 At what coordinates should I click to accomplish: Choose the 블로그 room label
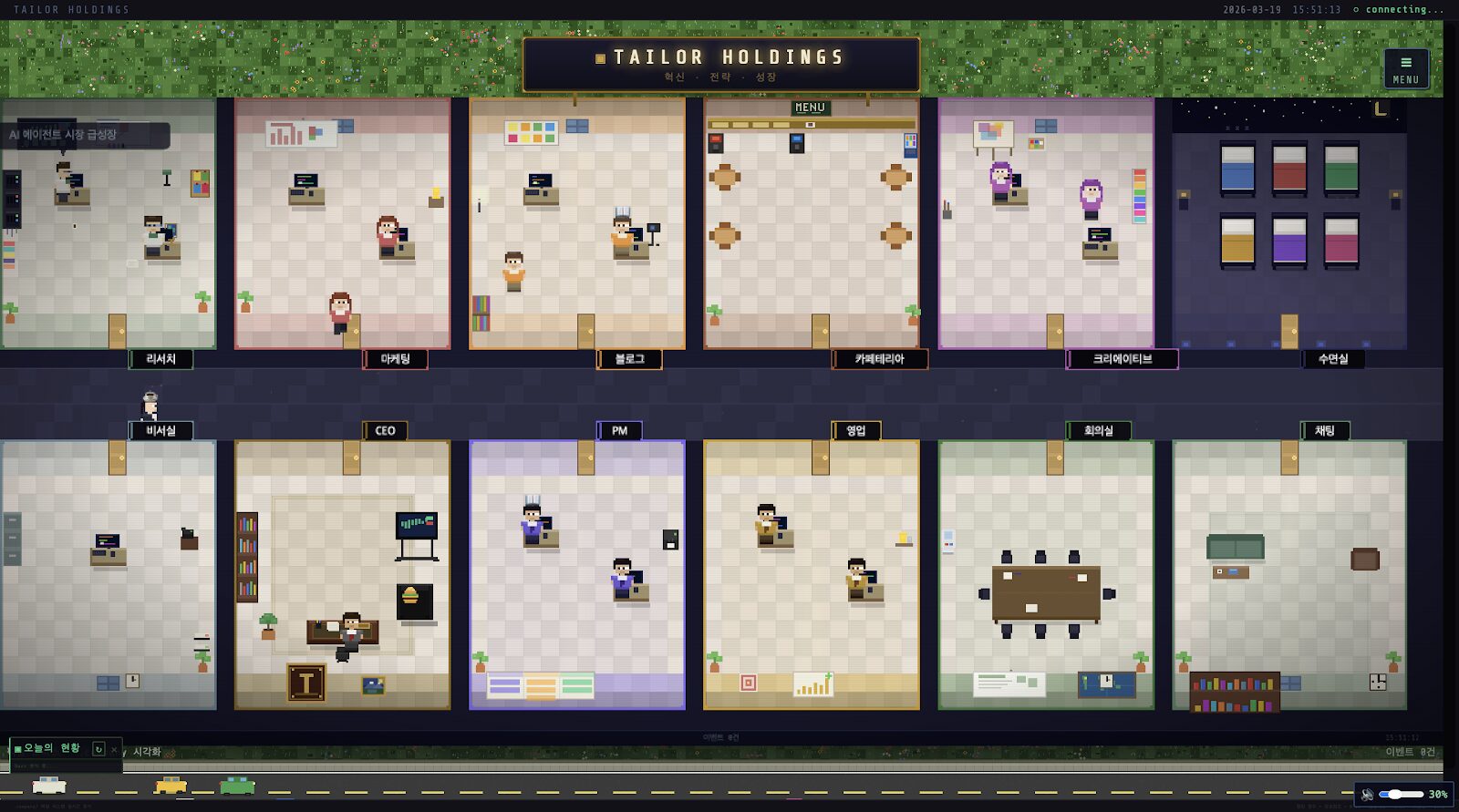click(630, 359)
